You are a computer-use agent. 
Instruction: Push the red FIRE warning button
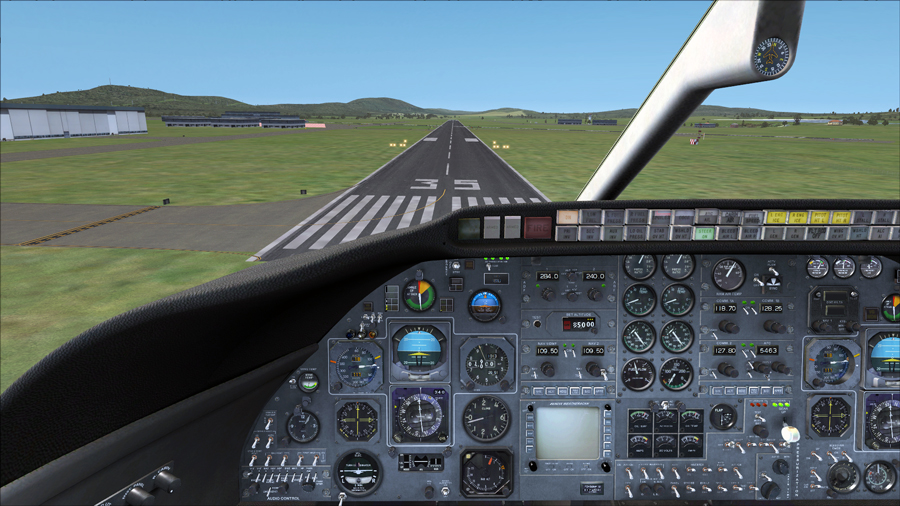[x=537, y=227]
